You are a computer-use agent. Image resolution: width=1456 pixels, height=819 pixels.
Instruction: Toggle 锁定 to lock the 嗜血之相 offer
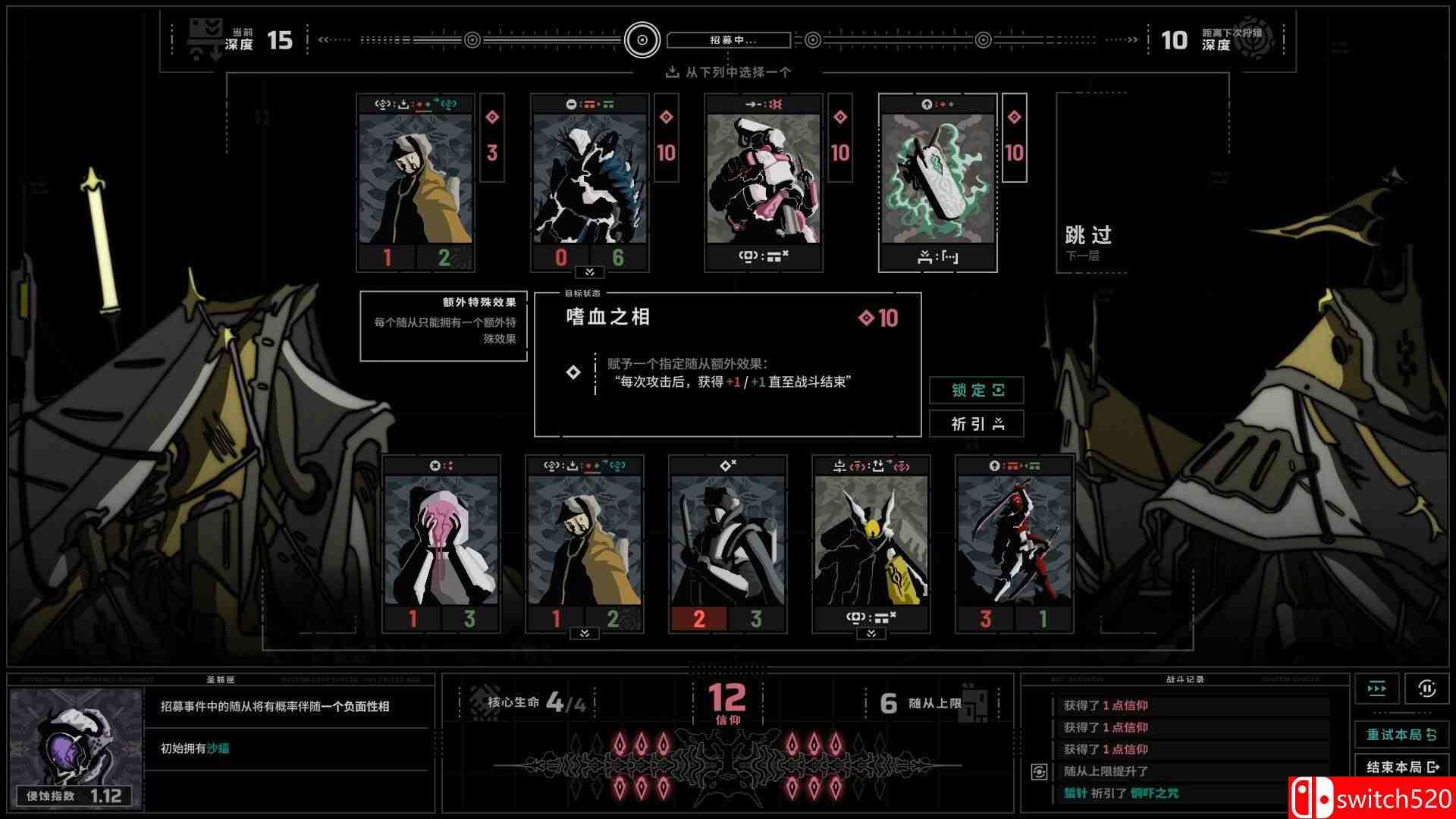point(977,391)
